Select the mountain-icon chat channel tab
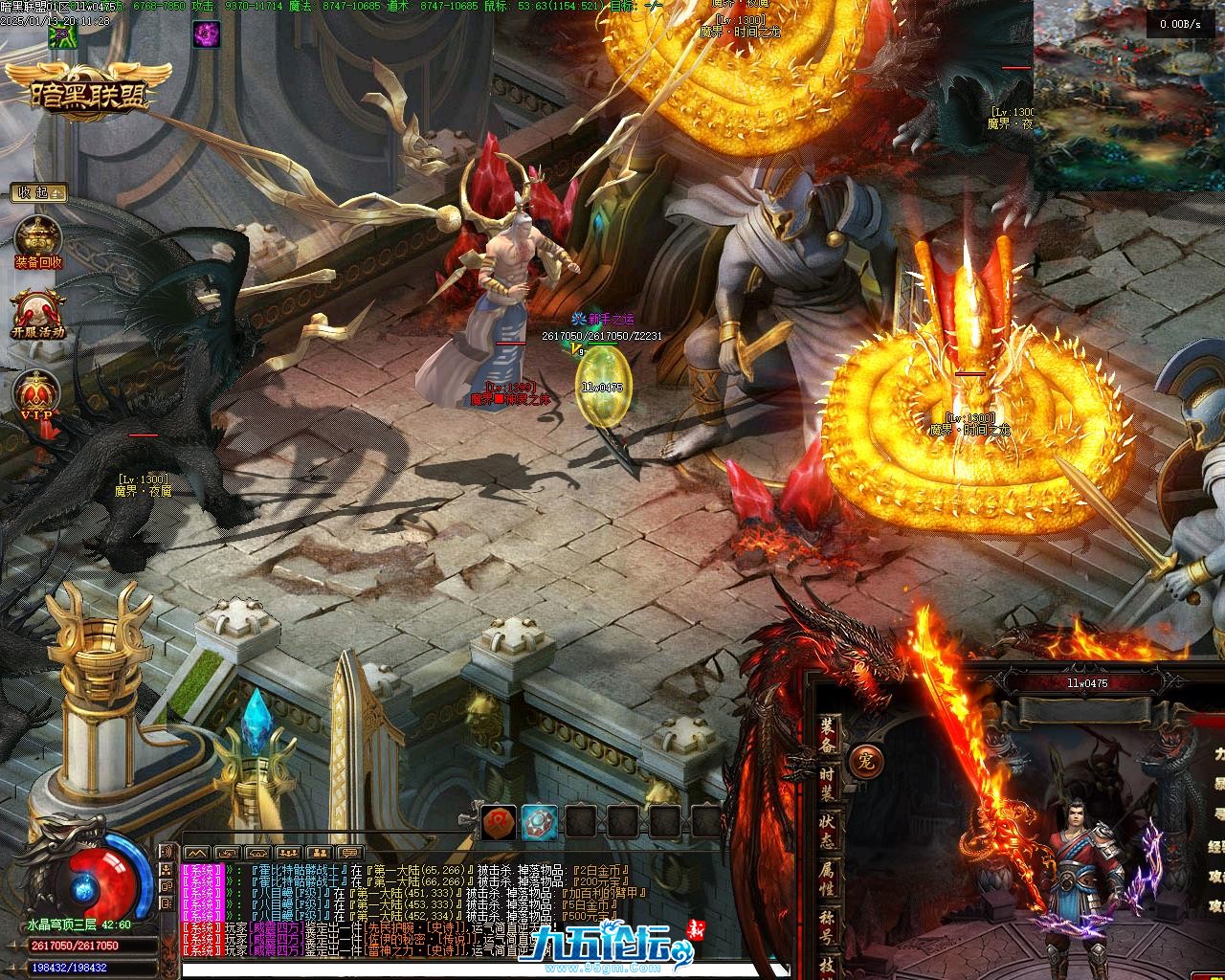The image size is (1225, 980). tap(196, 852)
